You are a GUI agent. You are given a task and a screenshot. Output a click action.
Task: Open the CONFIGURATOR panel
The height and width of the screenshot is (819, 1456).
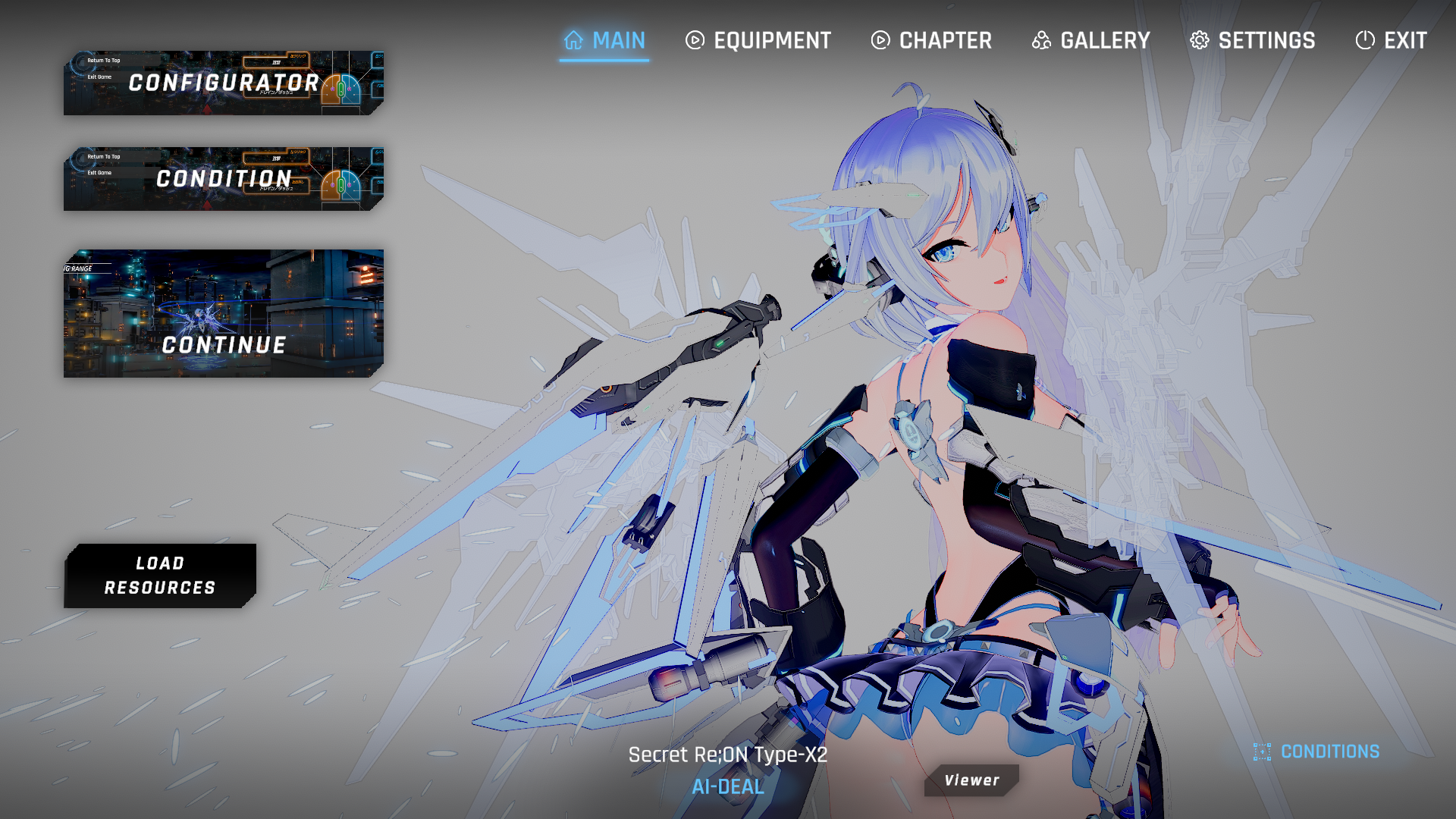(224, 83)
